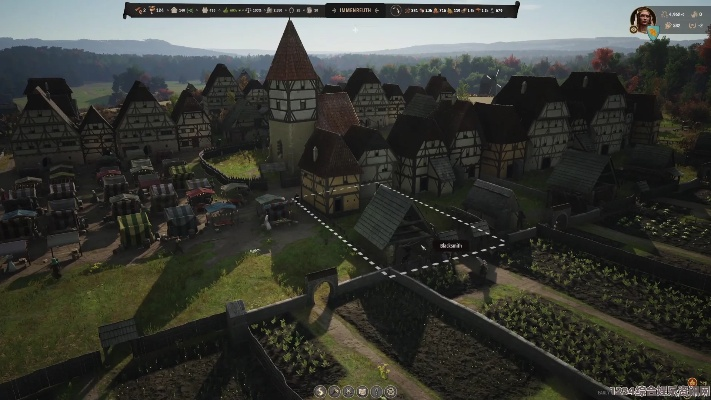The height and width of the screenshot is (400, 711).
Task: Open the map scroll button
Action: [x=363, y=391]
